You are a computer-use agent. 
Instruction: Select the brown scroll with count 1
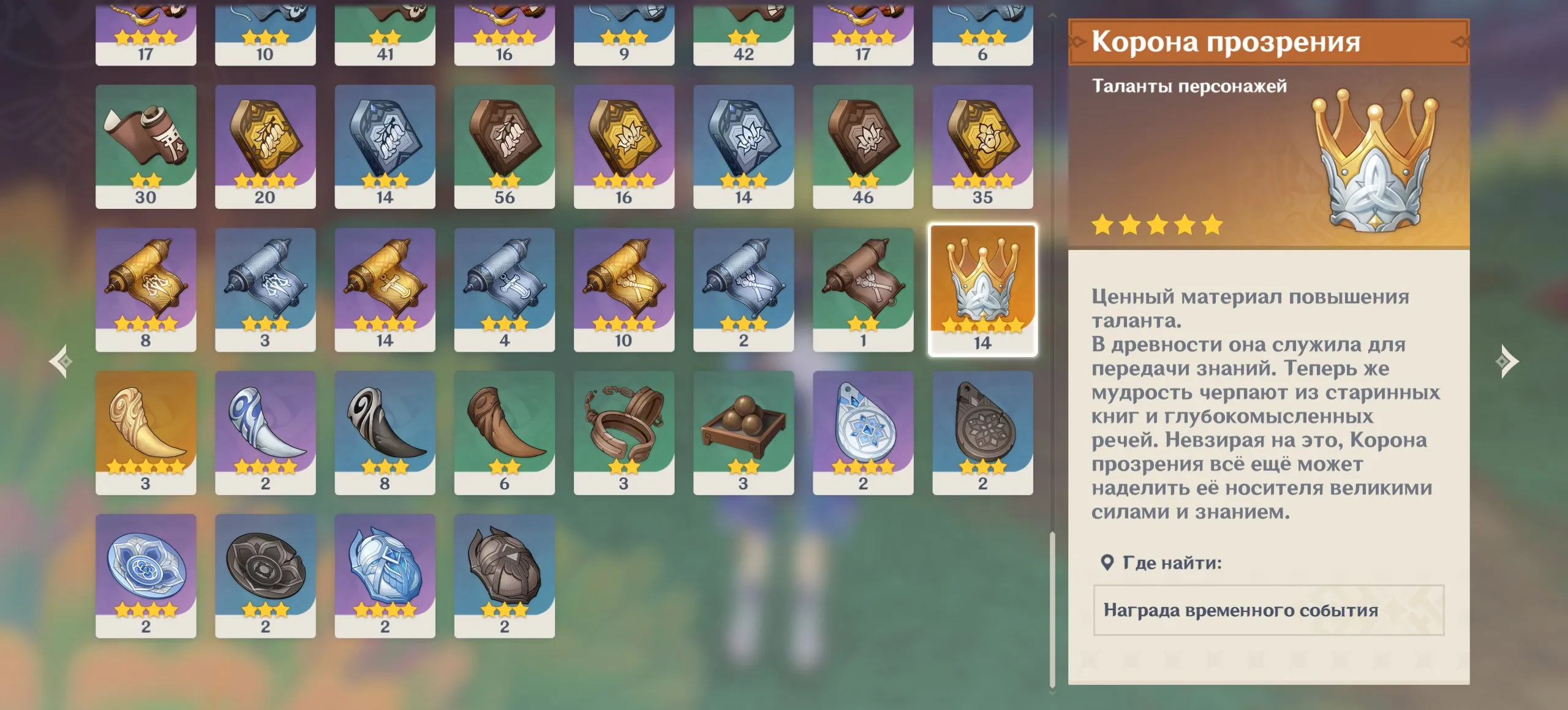pos(862,289)
